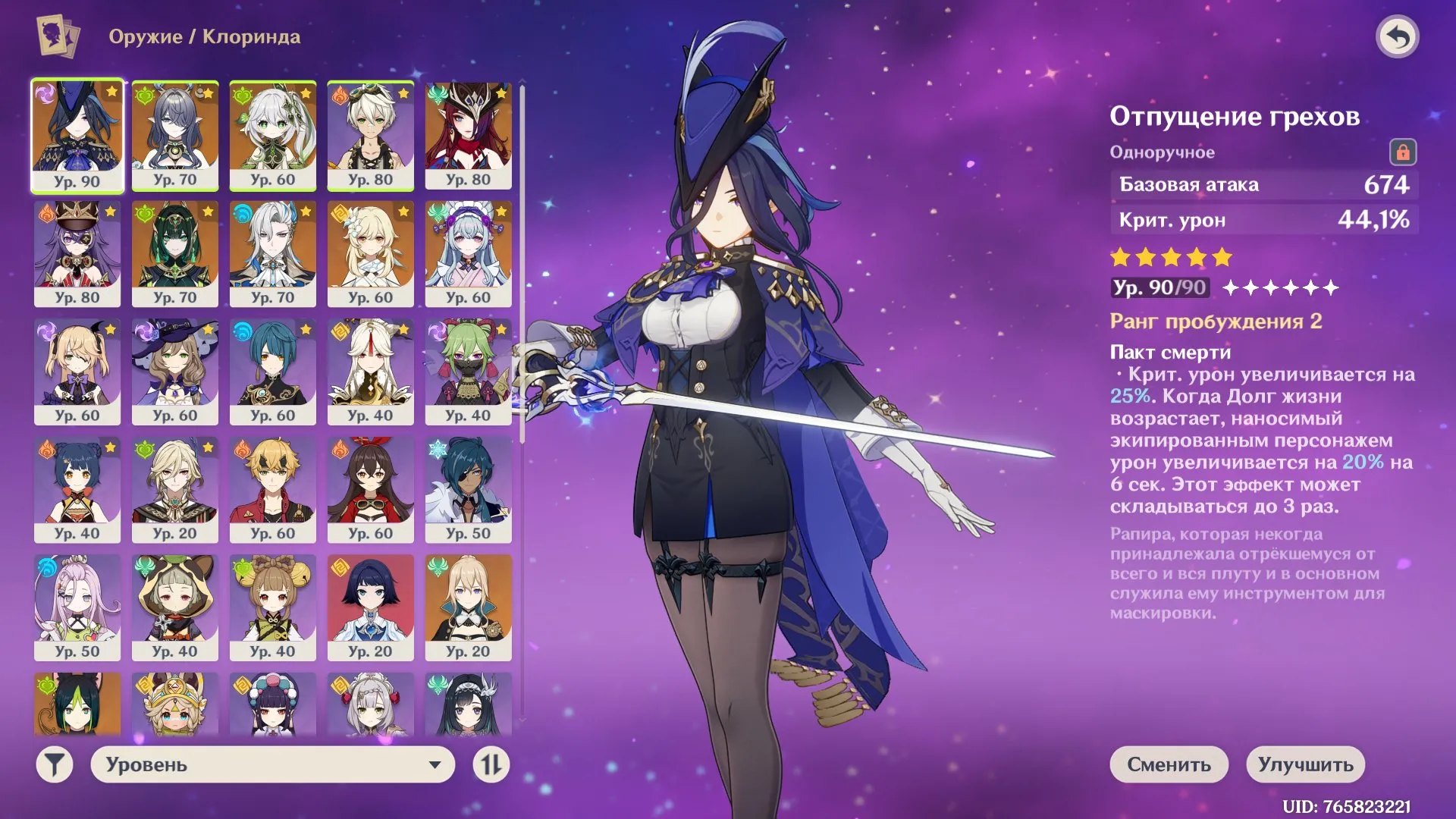Image resolution: width=1456 pixels, height=819 pixels.
Task: Click the Улучшить button
Action: click(1306, 764)
